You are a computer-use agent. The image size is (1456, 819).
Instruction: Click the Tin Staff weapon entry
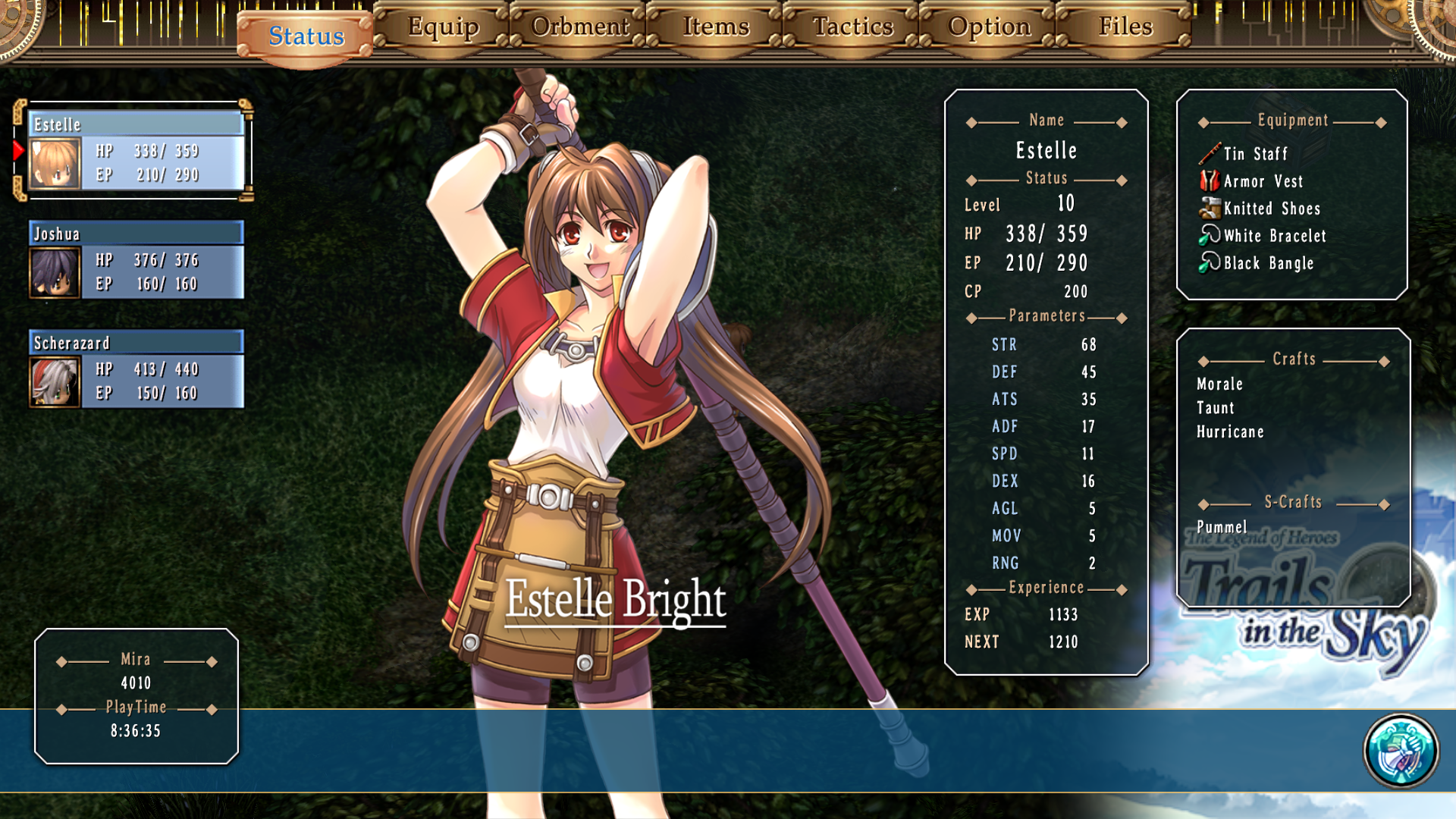tap(1255, 154)
